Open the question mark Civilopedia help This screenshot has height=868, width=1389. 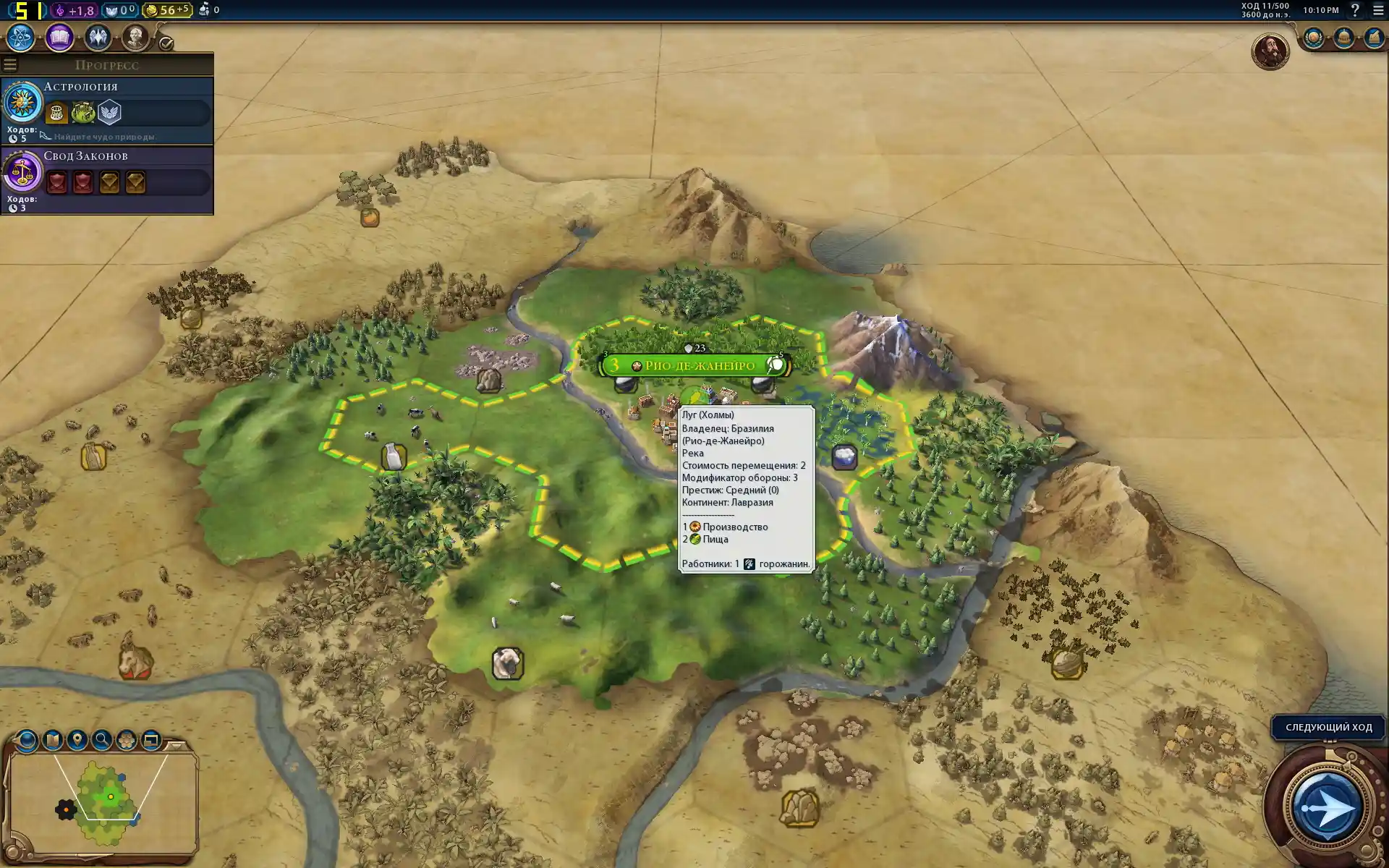(x=1355, y=10)
